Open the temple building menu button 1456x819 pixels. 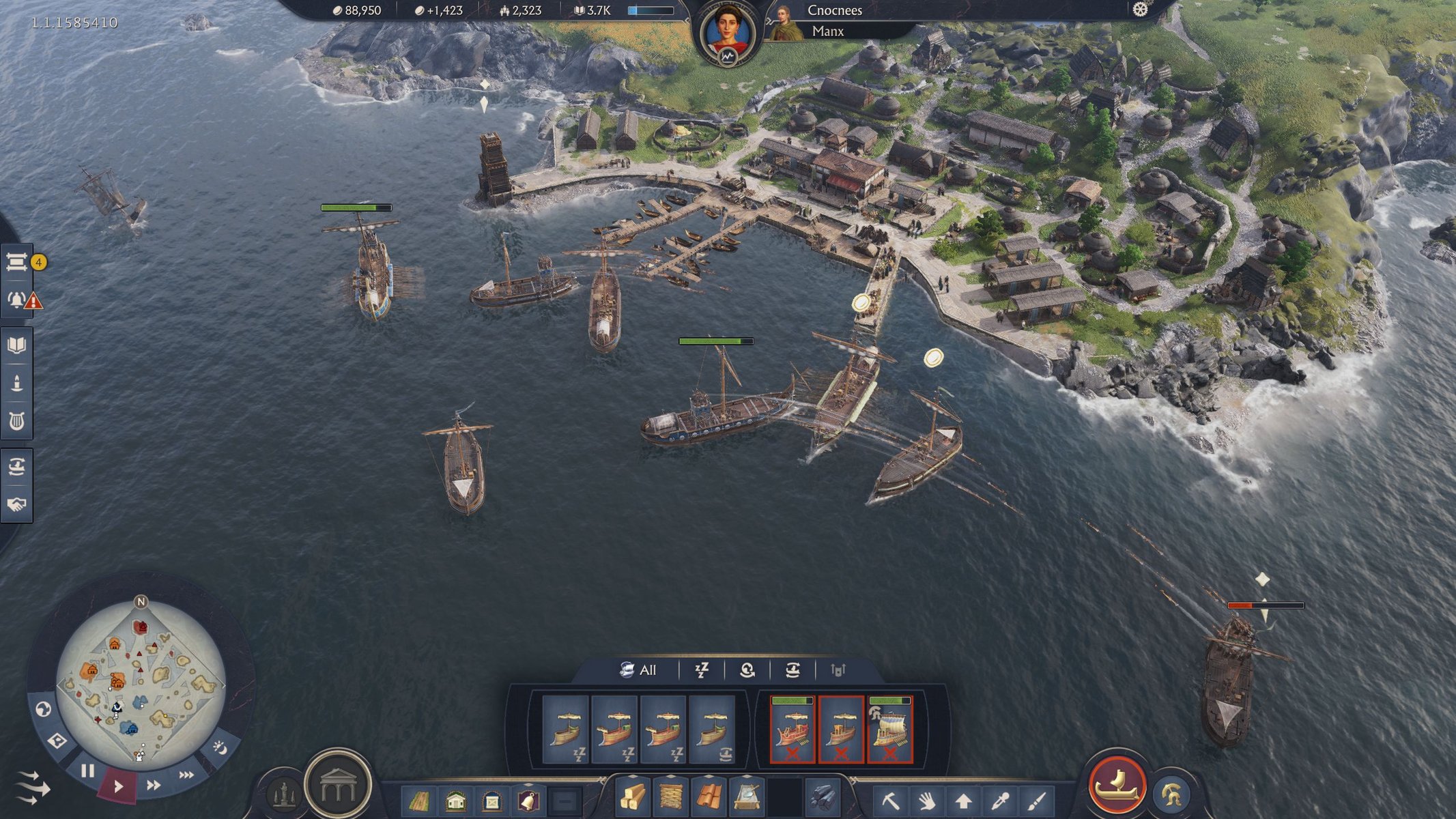tap(338, 785)
